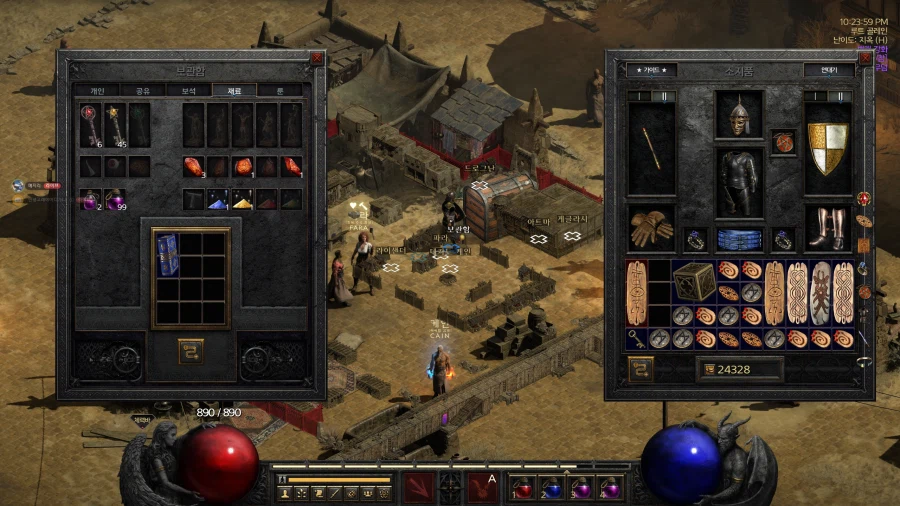
Task: Select the equipped gloves slot
Action: tap(651, 228)
